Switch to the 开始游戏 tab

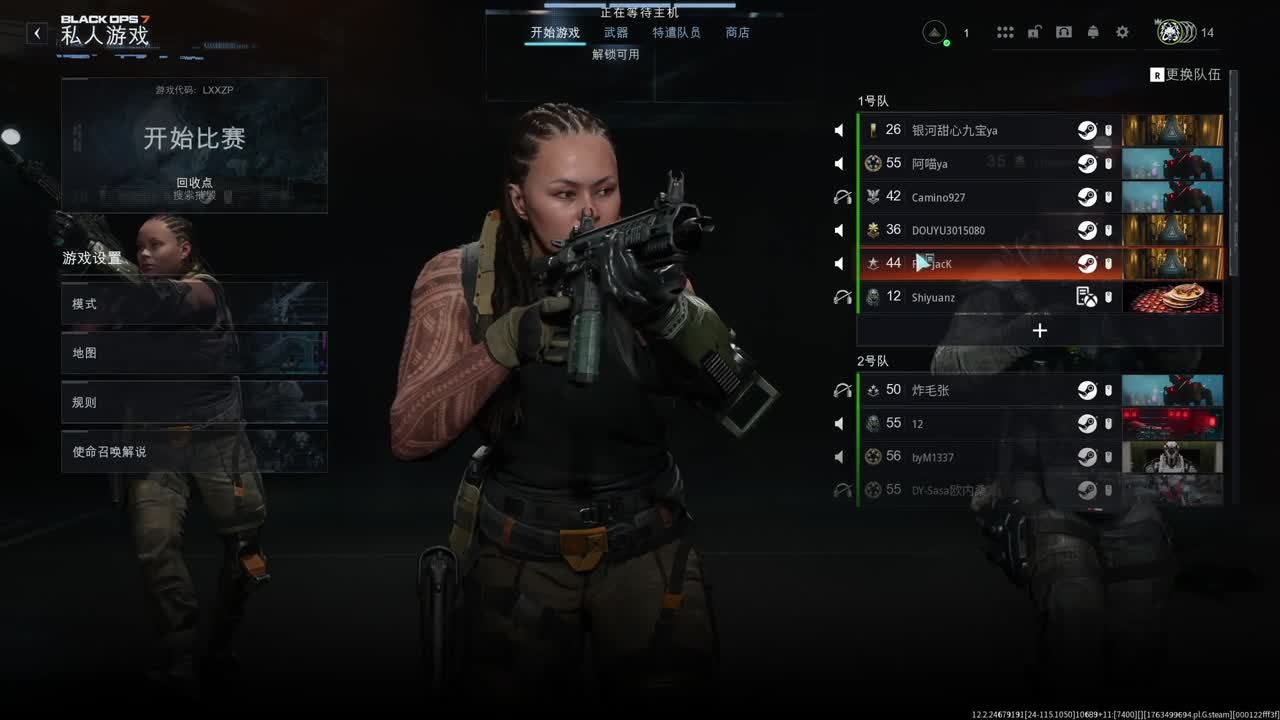coord(555,33)
